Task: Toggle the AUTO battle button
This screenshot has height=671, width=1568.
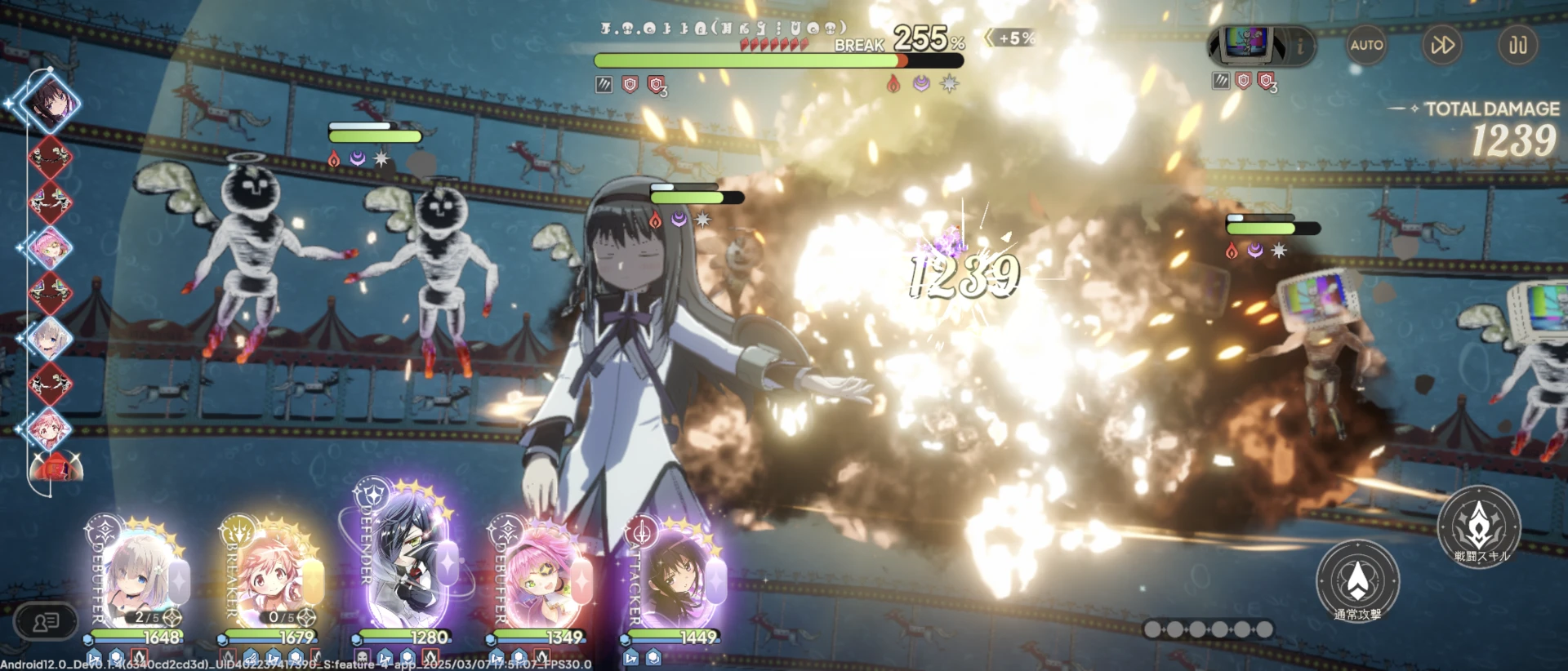Action: point(1366,45)
